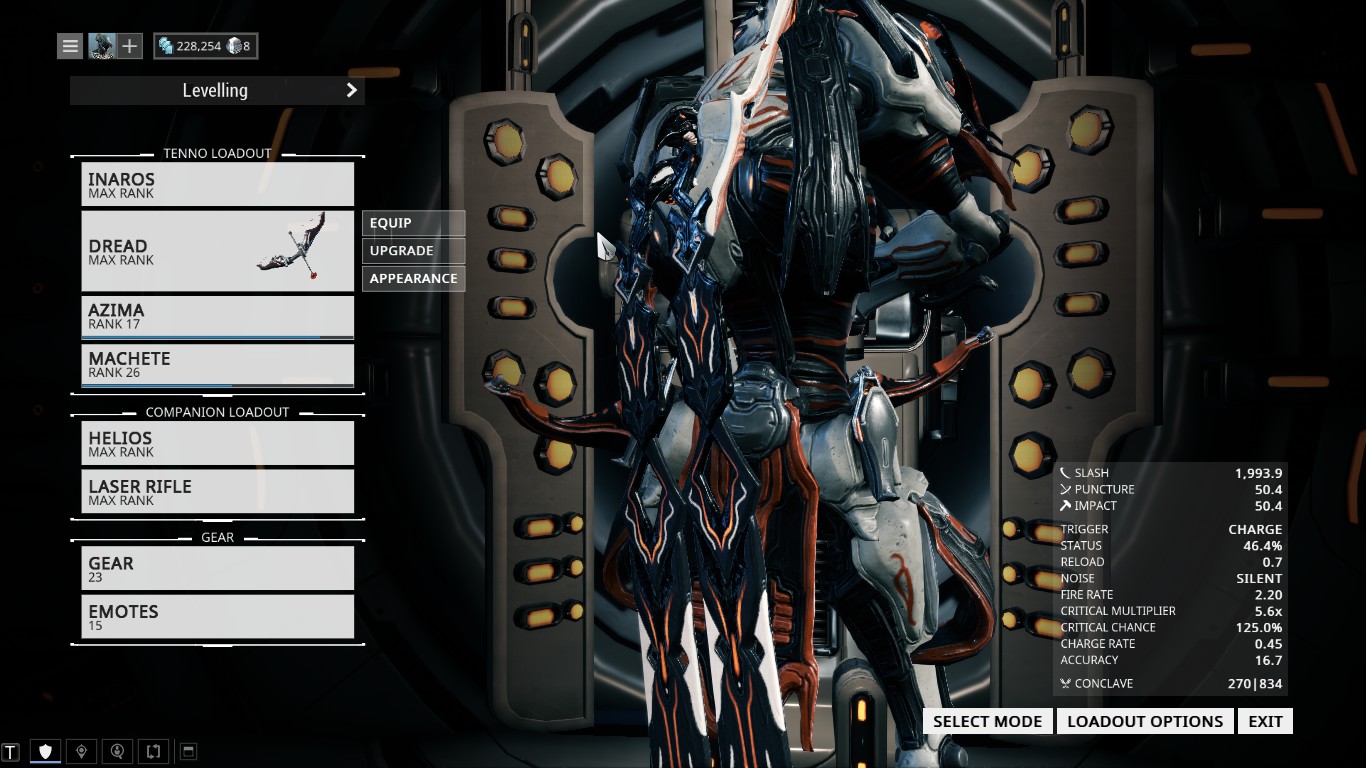The height and width of the screenshot is (768, 1366).
Task: Select the Dread bow slot
Action: click(x=217, y=251)
